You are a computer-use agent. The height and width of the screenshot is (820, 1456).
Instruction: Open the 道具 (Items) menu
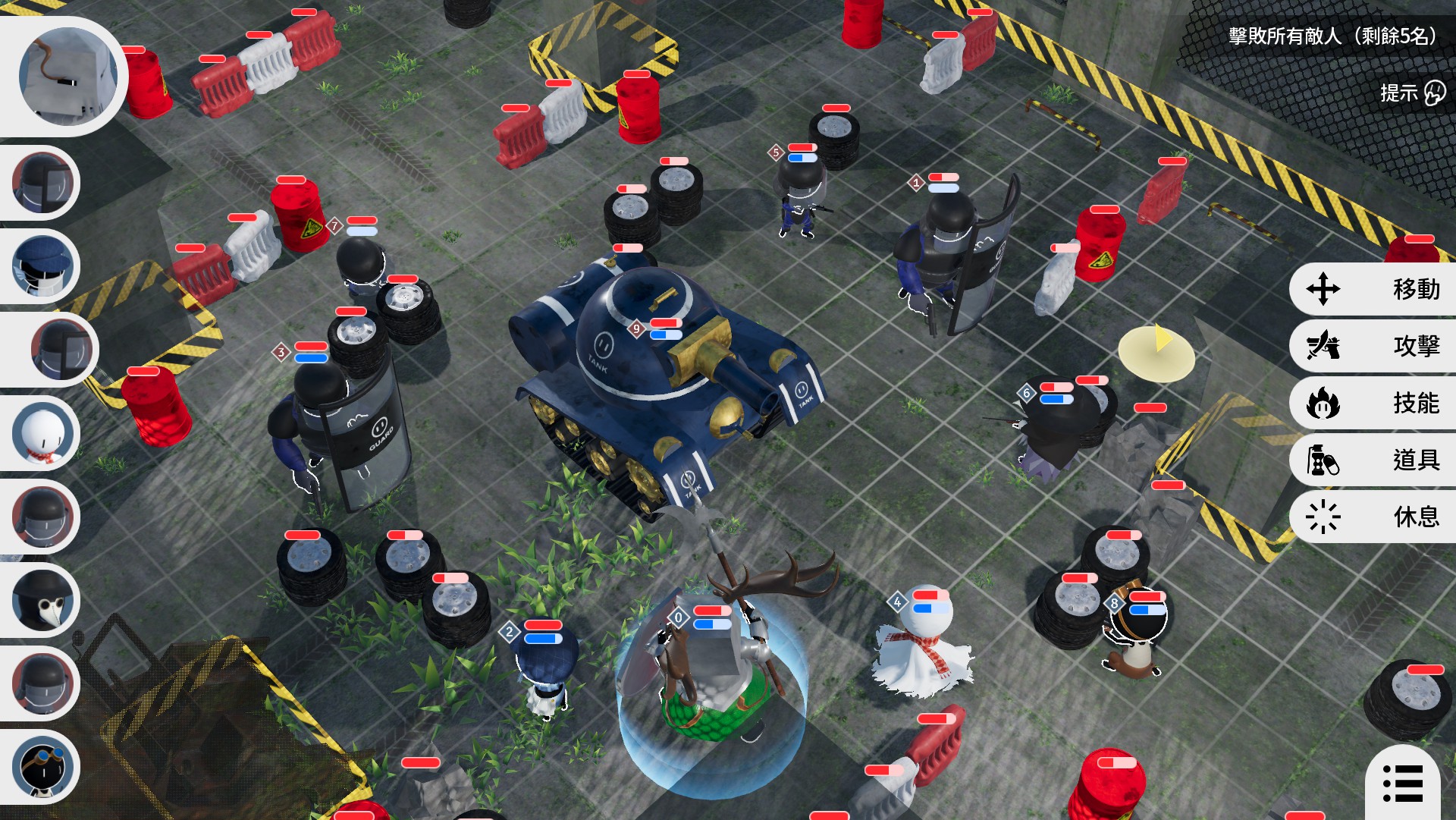(x=1373, y=460)
